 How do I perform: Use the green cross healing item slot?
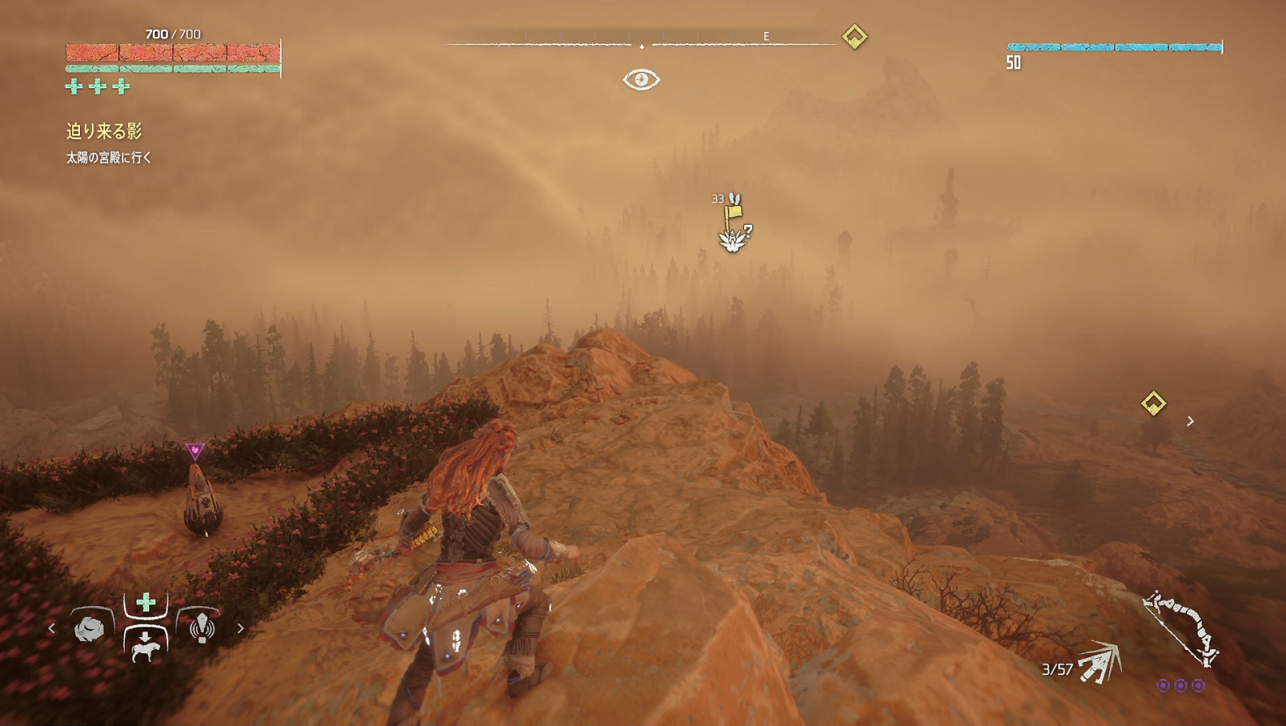[146, 602]
